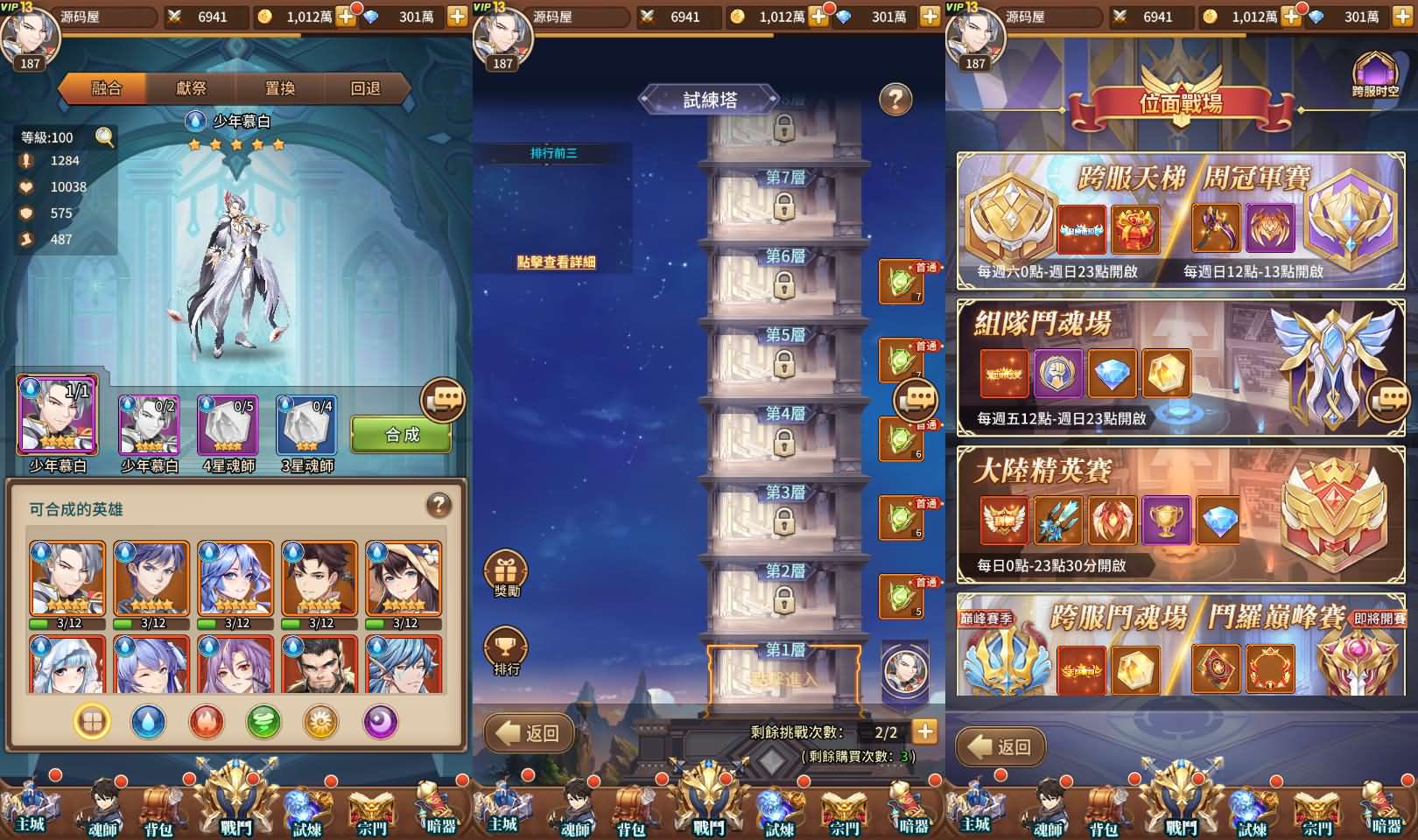Screen dimensions: 1418x840
Task: Switch to the 置換 tab
Action: [280, 88]
